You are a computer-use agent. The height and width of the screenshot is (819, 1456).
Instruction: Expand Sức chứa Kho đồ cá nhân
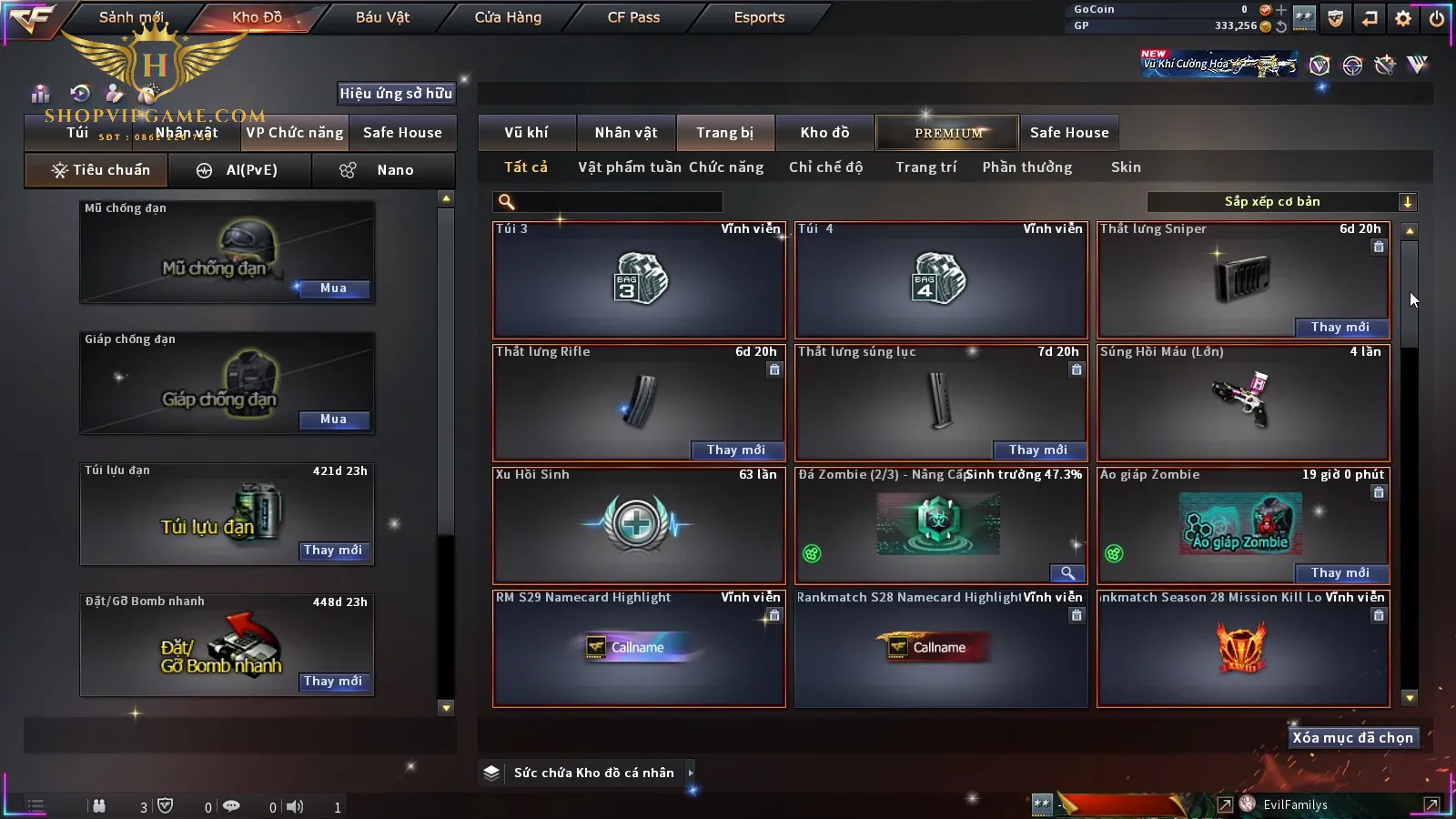(x=691, y=773)
